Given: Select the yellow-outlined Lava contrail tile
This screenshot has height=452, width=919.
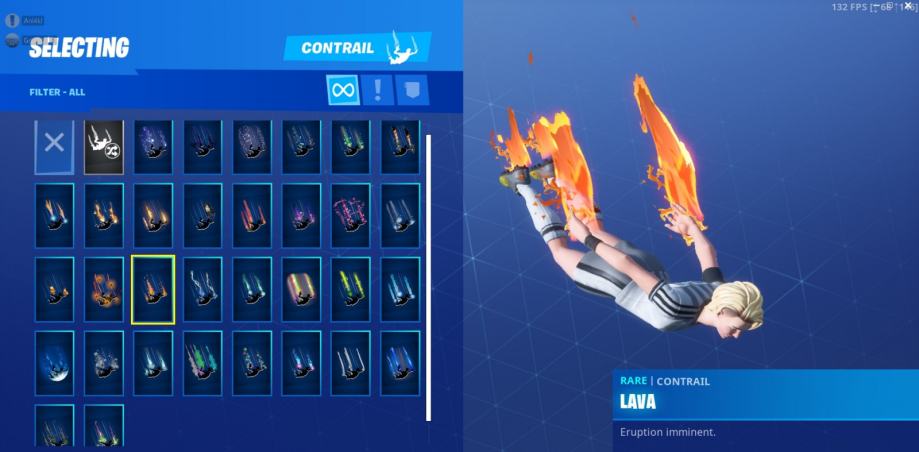Looking at the screenshot, I should click(153, 289).
